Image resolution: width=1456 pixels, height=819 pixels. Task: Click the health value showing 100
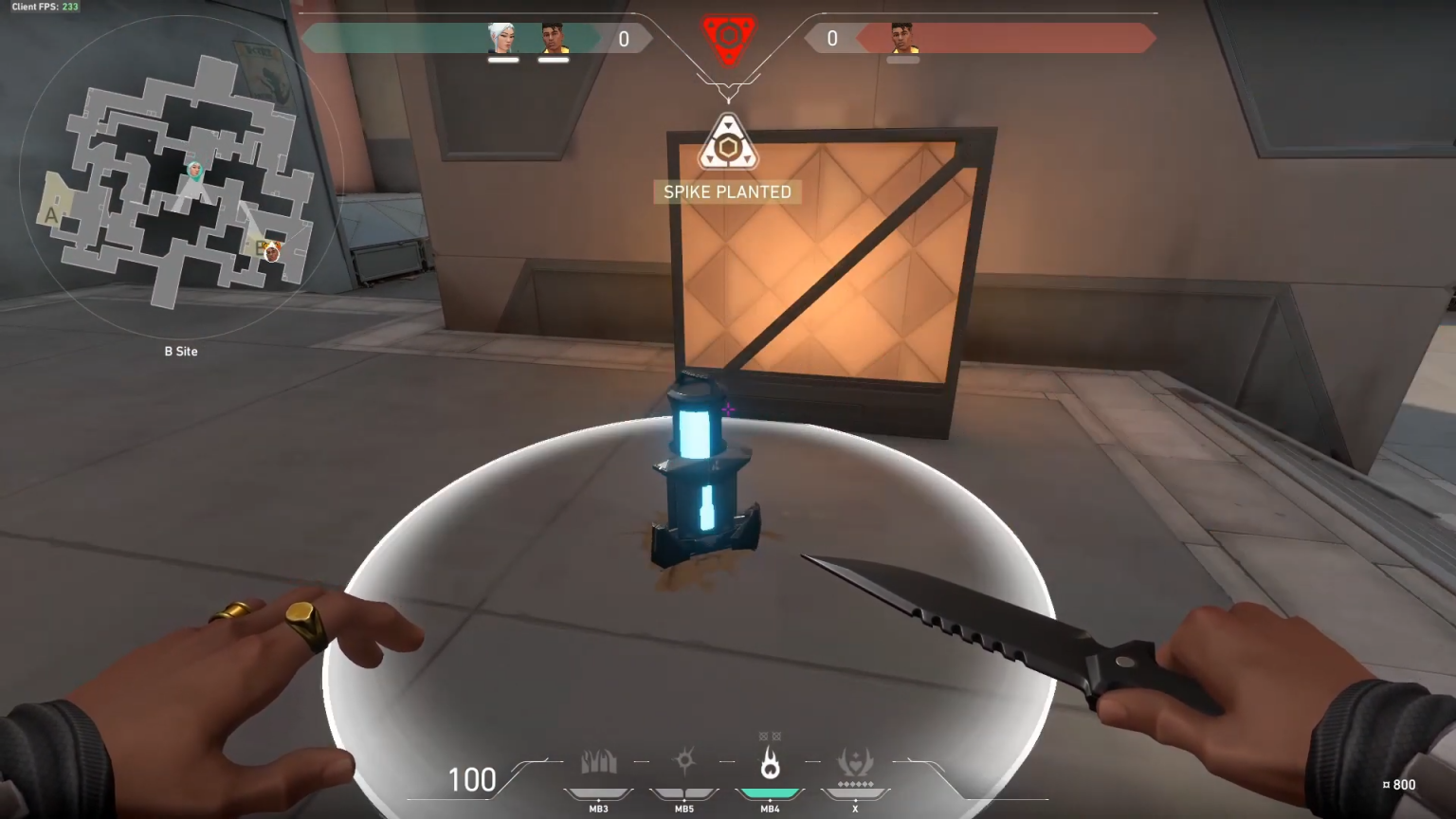[x=471, y=779]
